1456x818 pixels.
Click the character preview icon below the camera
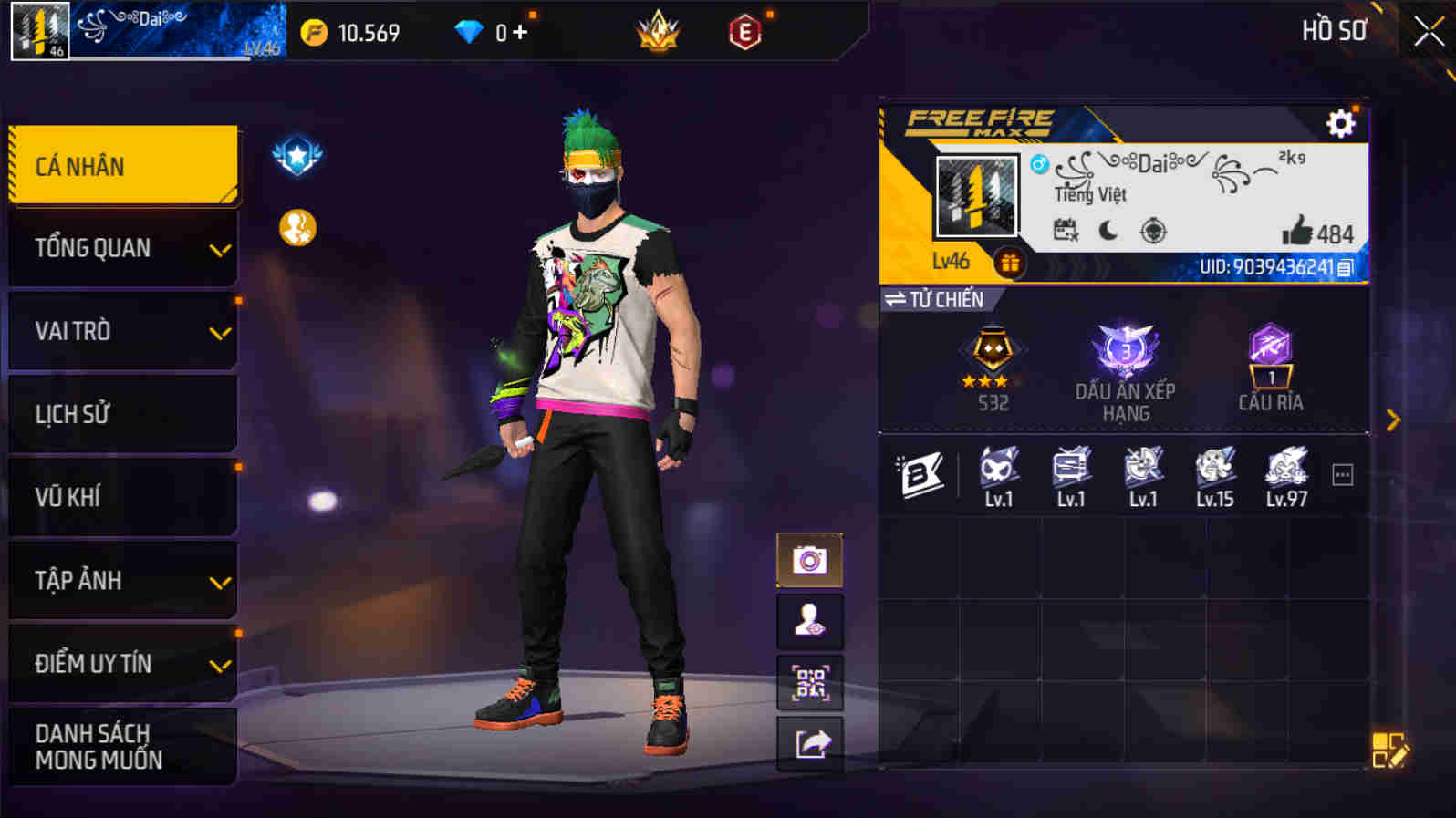[x=808, y=622]
